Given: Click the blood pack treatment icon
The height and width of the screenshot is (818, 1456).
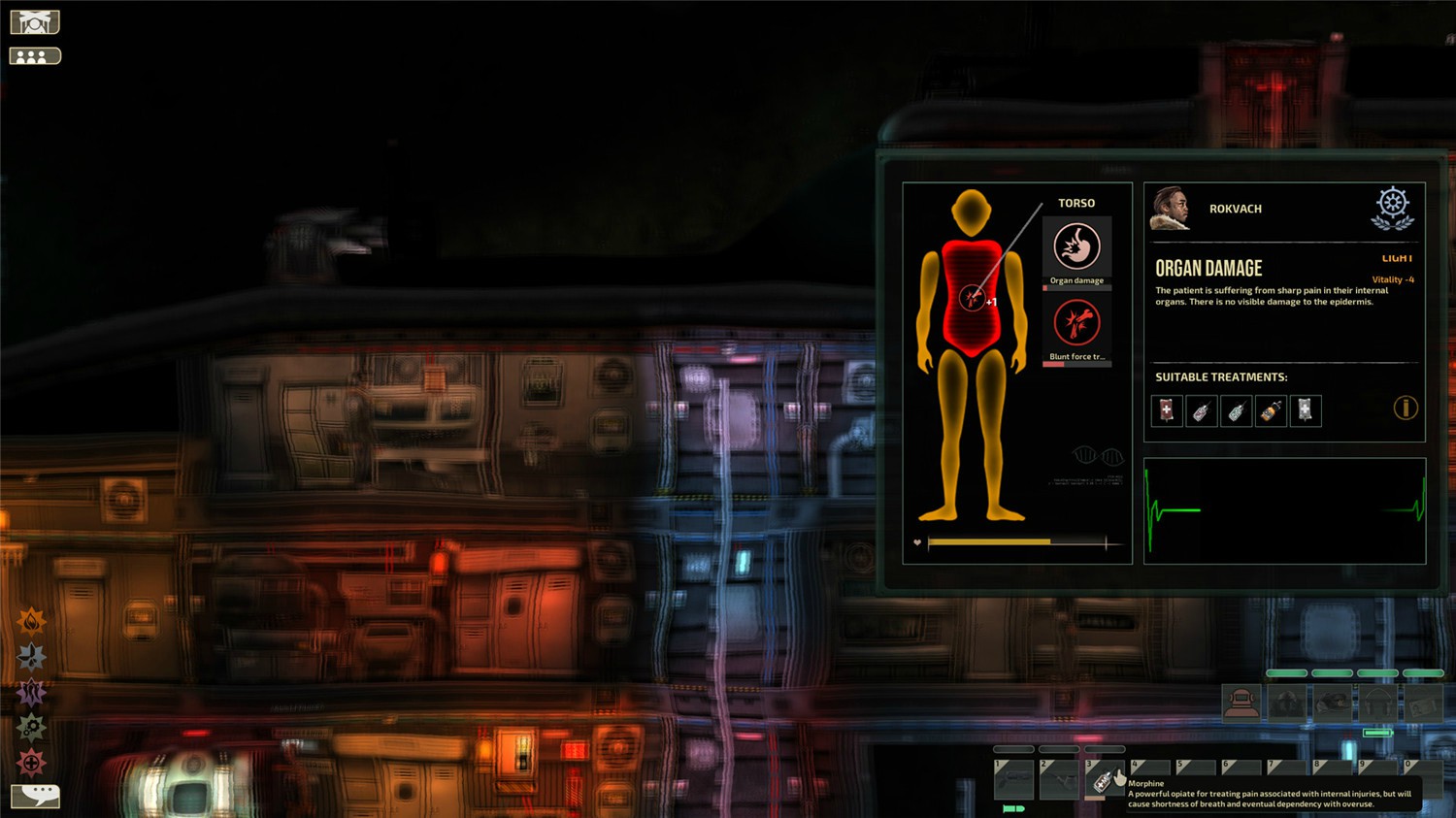Looking at the screenshot, I should coord(1166,411).
